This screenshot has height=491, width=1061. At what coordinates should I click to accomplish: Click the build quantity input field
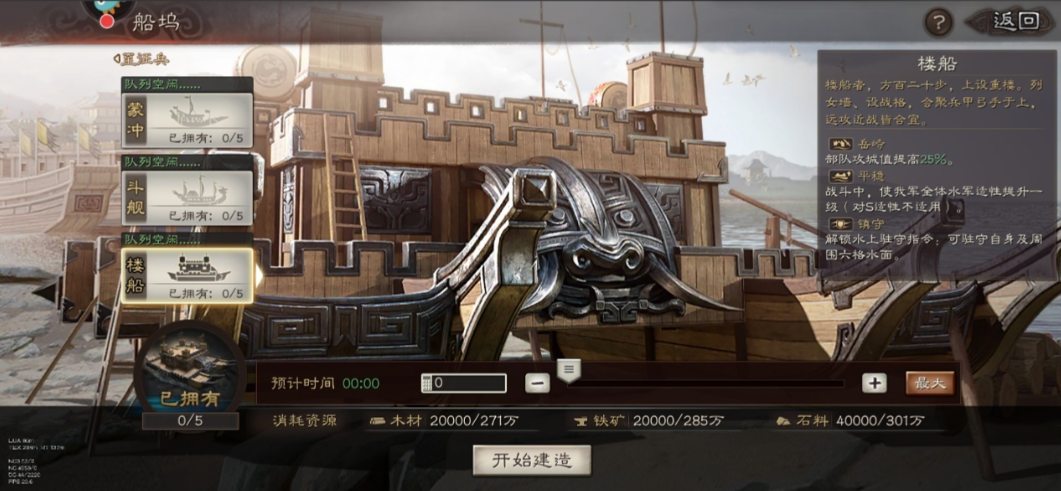tap(464, 383)
